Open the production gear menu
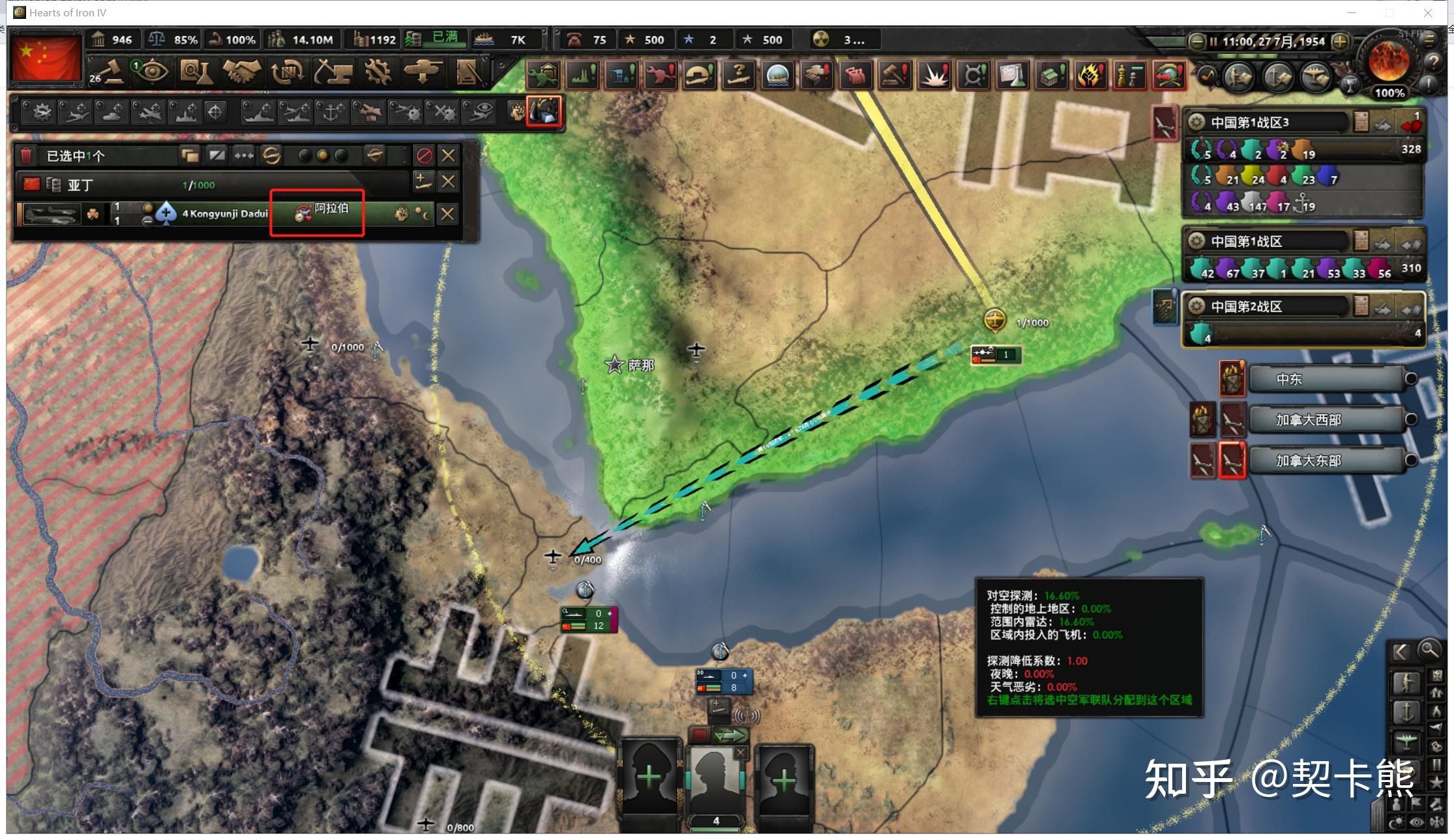The height and width of the screenshot is (840, 1454). click(x=378, y=72)
